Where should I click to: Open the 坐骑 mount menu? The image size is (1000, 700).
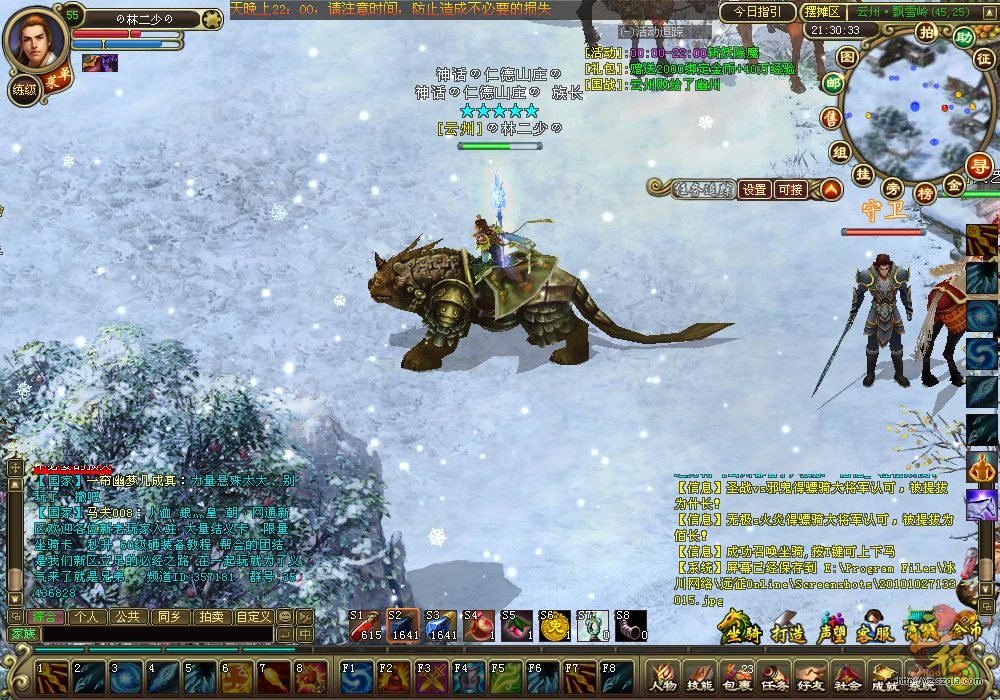point(742,628)
